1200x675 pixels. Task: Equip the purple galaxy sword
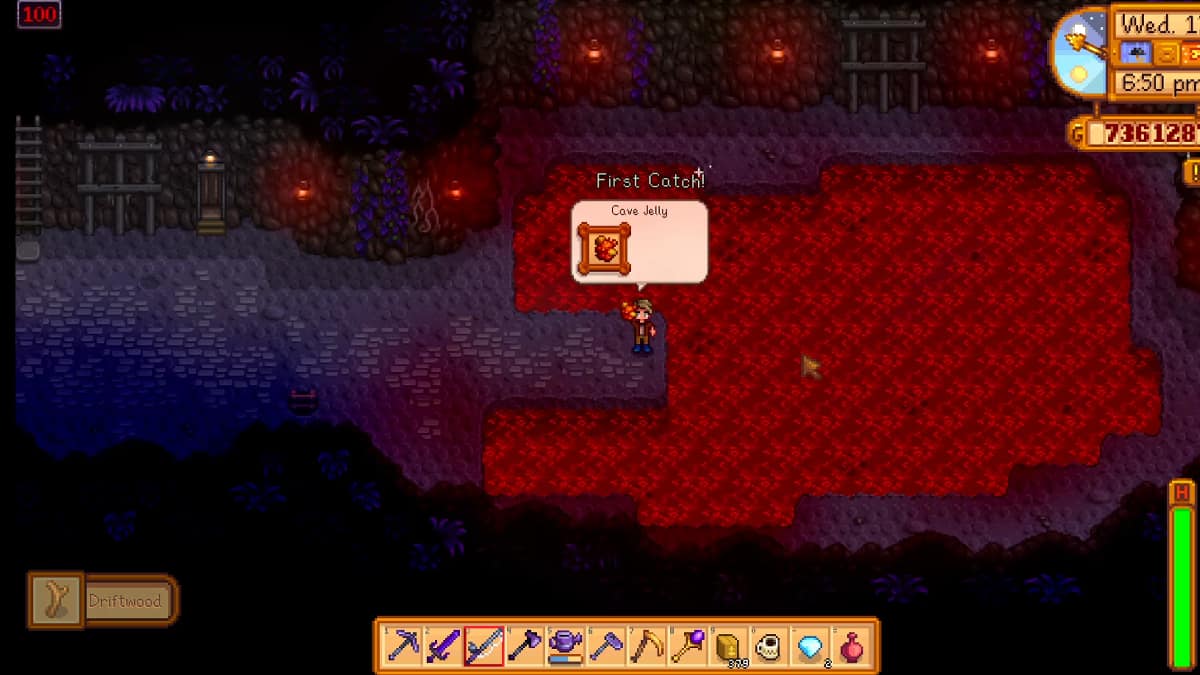point(443,646)
